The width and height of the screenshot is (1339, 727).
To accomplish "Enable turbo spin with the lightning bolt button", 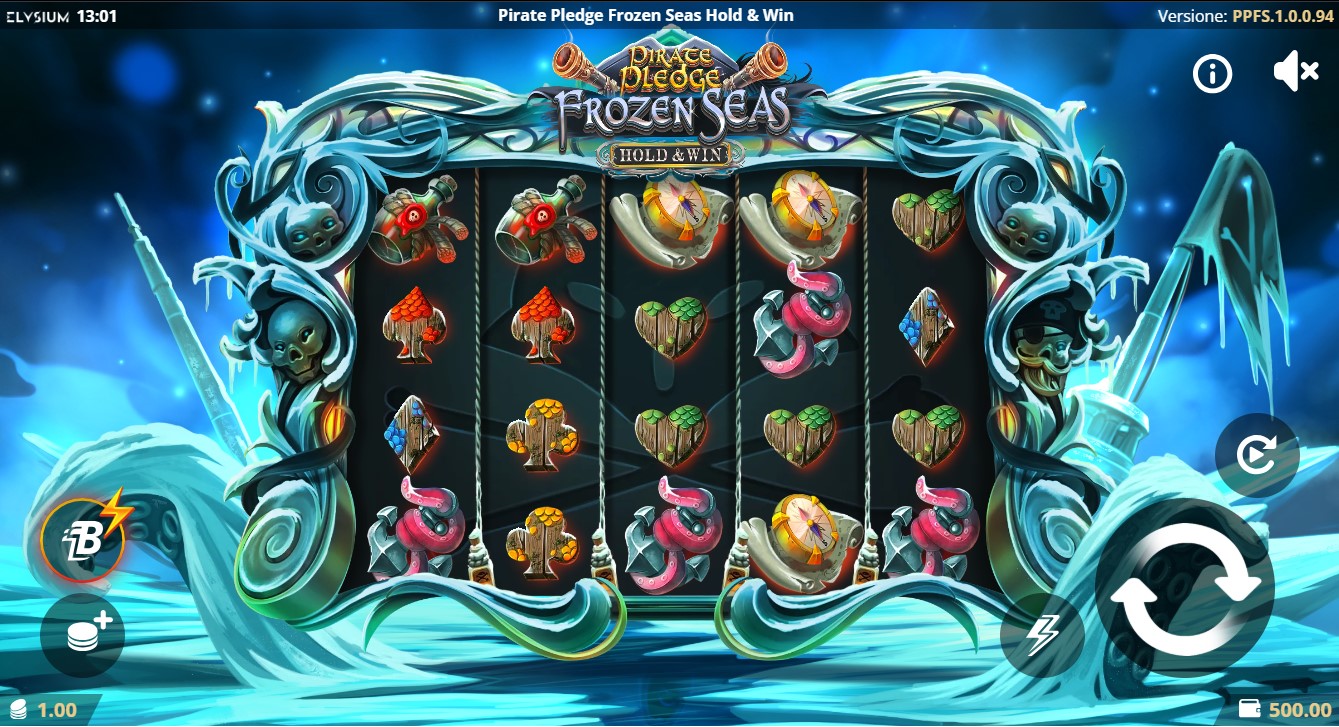I will pyautogui.click(x=1042, y=635).
